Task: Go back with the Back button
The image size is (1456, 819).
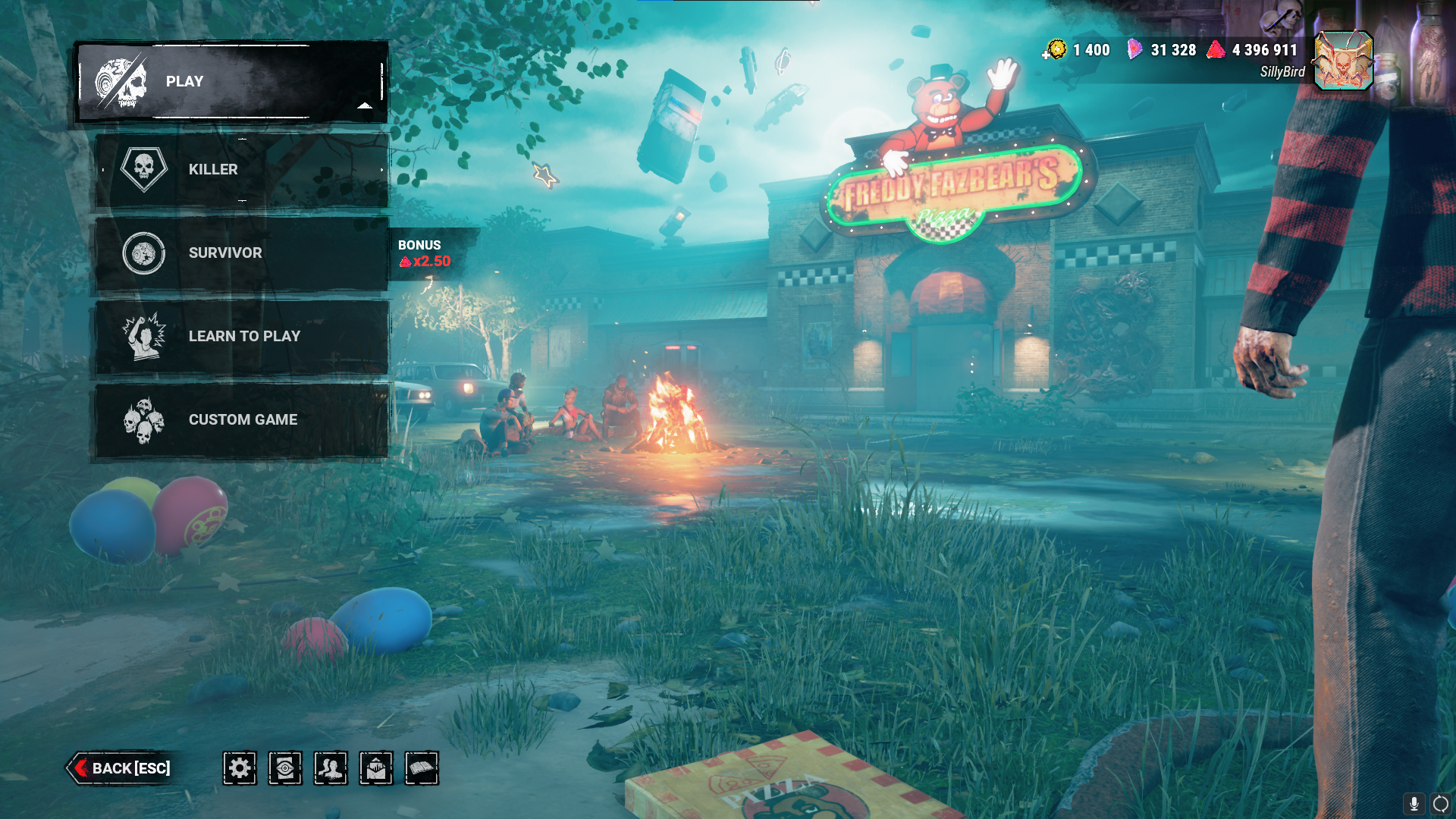Action: point(121,768)
